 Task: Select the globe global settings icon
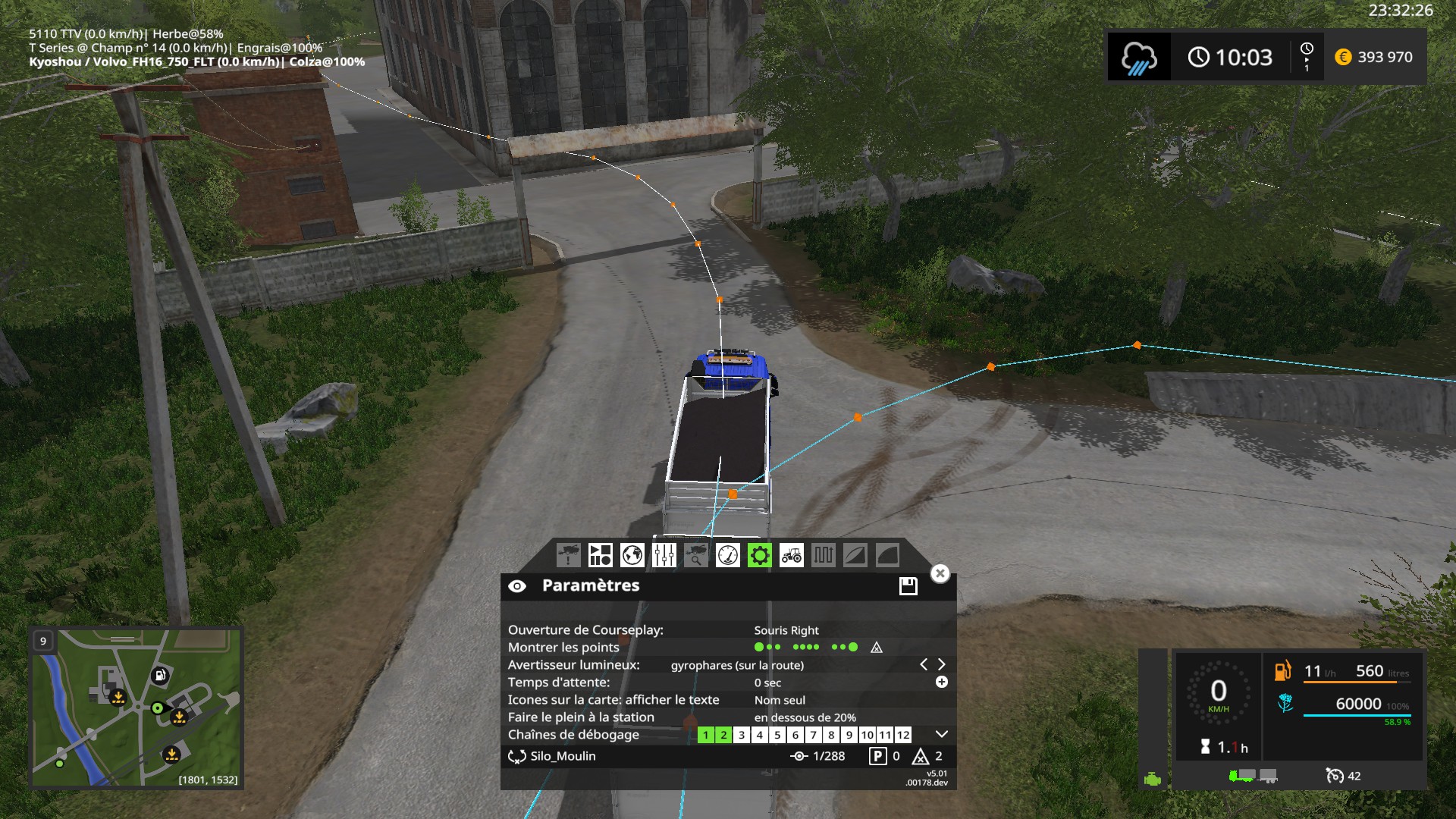[x=633, y=555]
